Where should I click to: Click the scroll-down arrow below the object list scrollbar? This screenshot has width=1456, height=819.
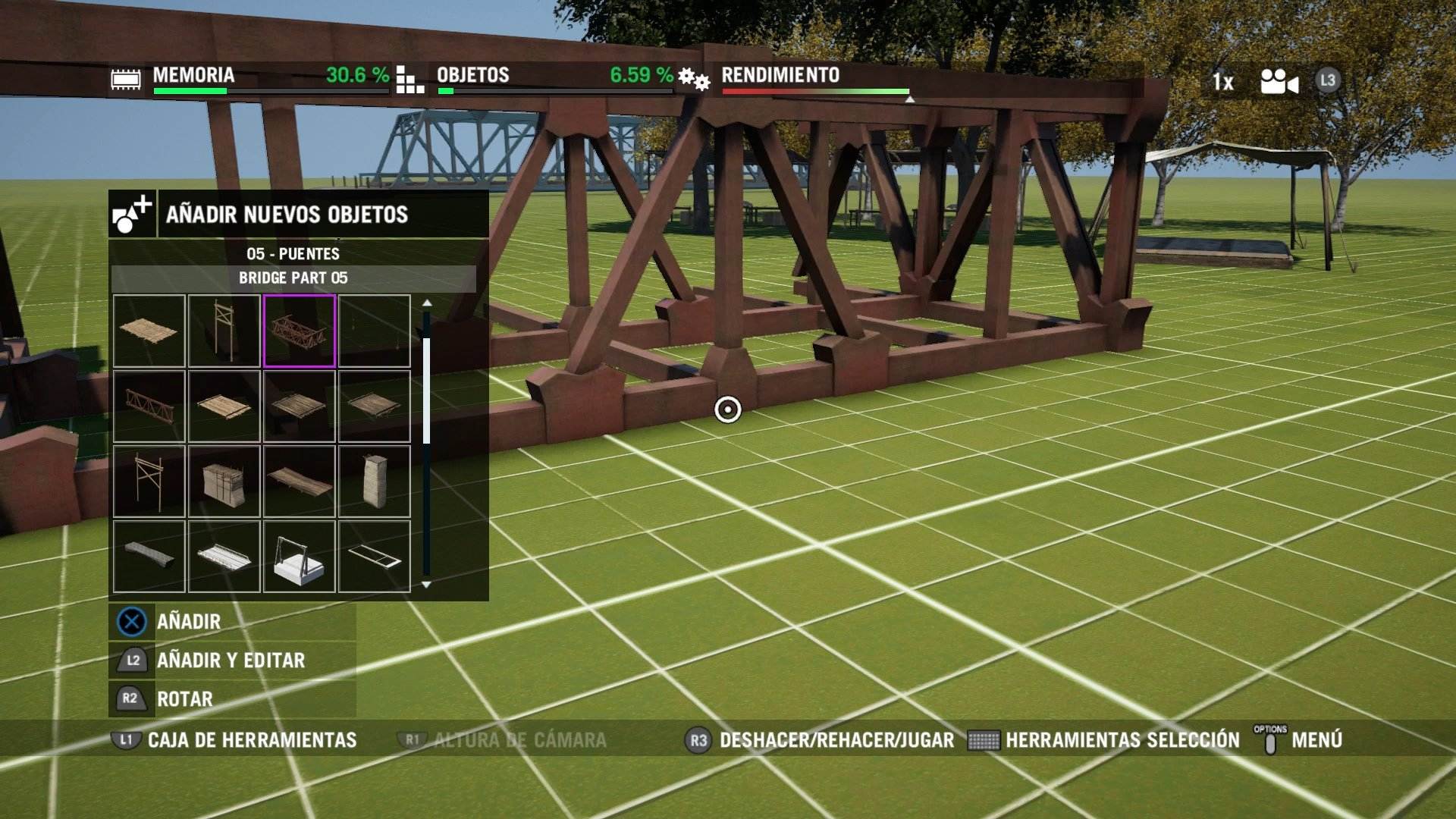click(428, 585)
